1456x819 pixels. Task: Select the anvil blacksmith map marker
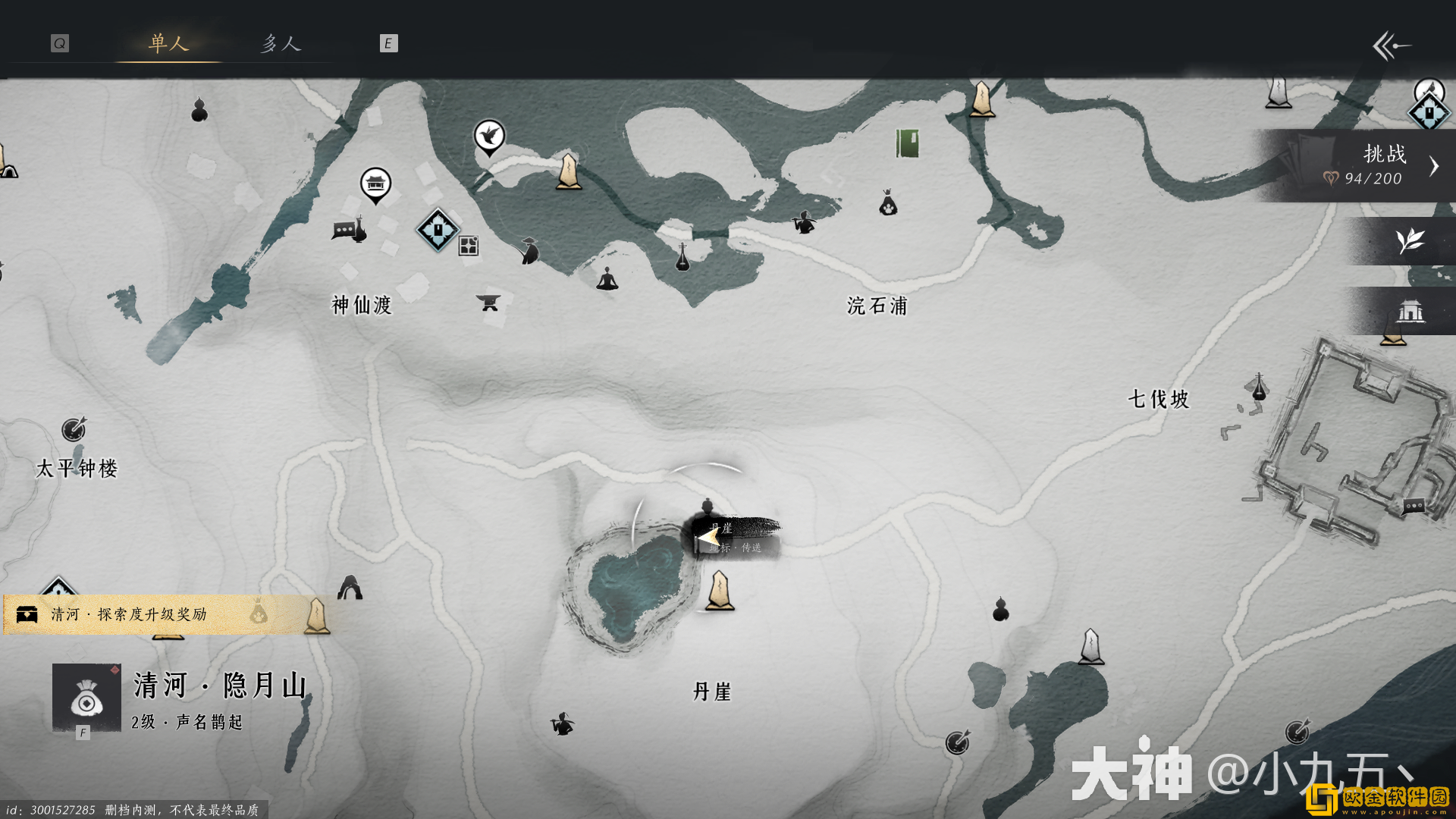click(x=488, y=303)
